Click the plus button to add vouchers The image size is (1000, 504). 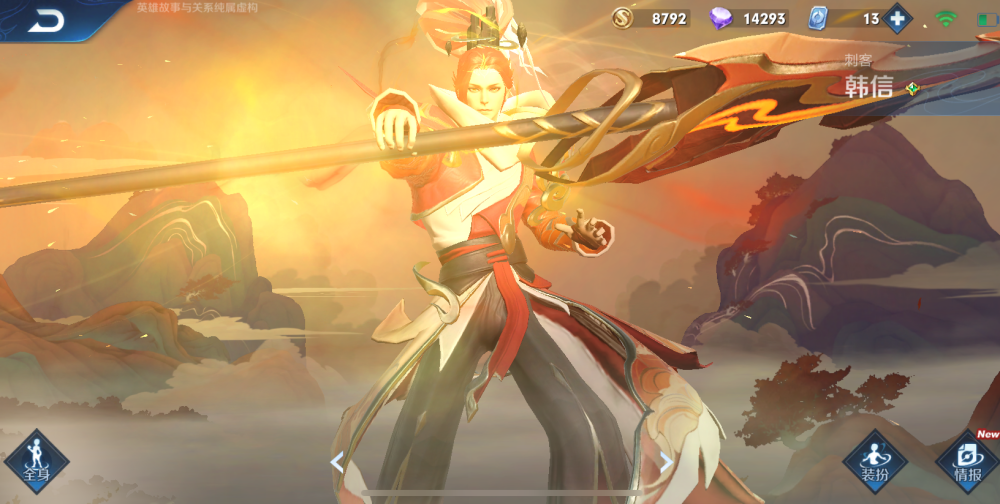(897, 18)
